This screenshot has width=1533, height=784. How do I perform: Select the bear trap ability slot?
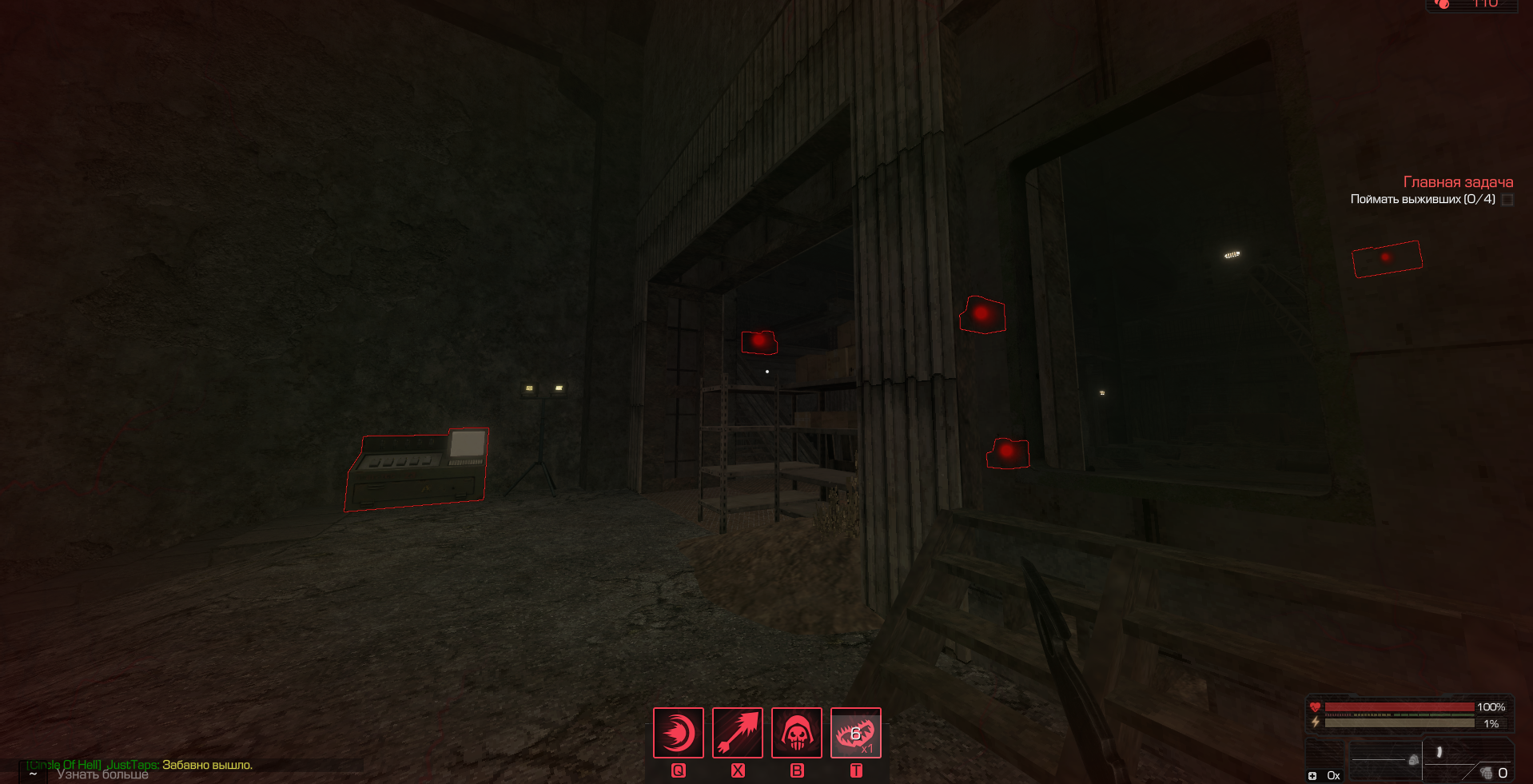(x=855, y=732)
